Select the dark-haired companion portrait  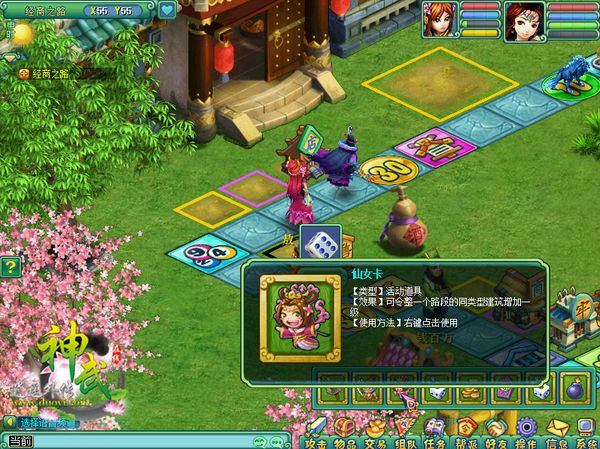(x=521, y=18)
